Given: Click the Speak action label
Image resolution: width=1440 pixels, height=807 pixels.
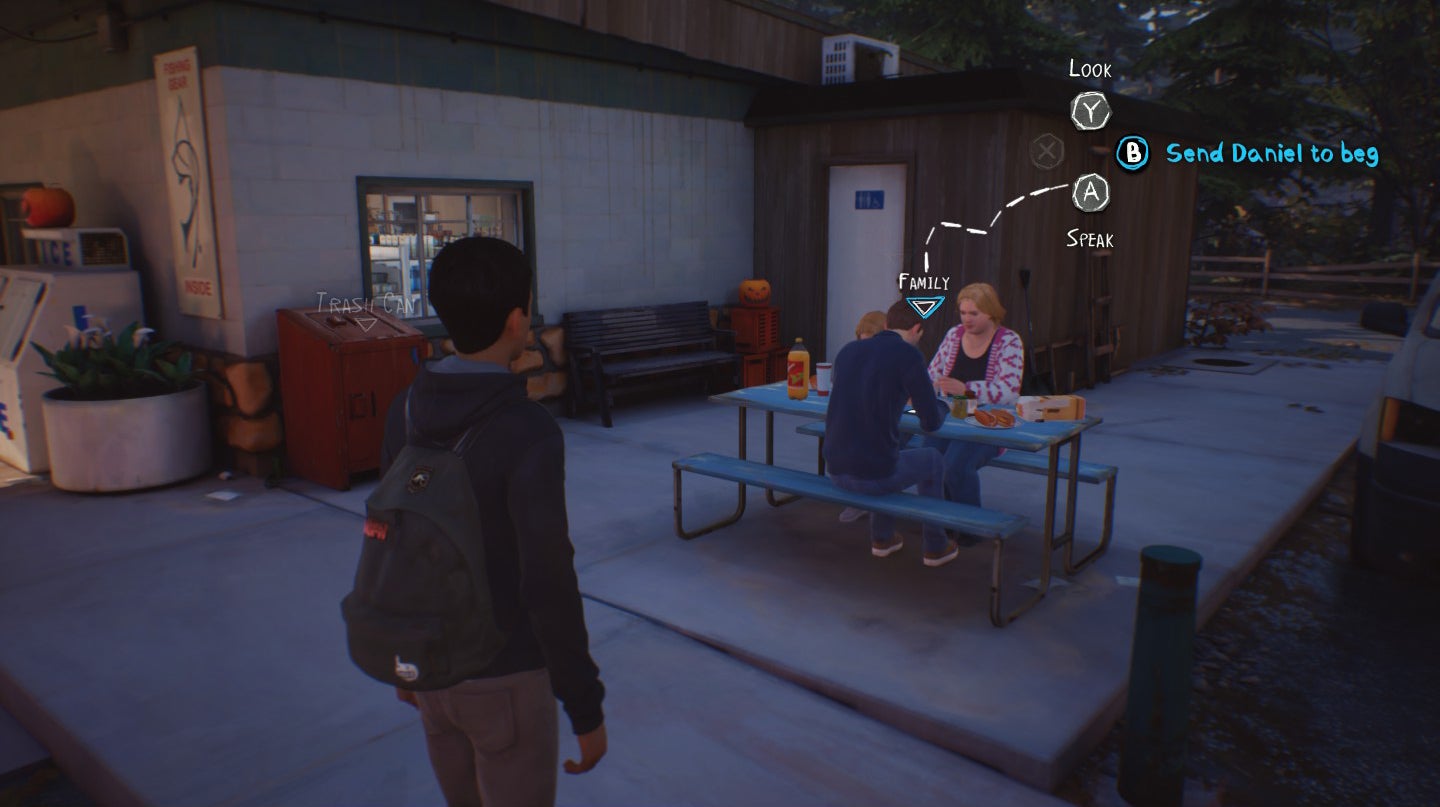Looking at the screenshot, I should coord(1091,240).
